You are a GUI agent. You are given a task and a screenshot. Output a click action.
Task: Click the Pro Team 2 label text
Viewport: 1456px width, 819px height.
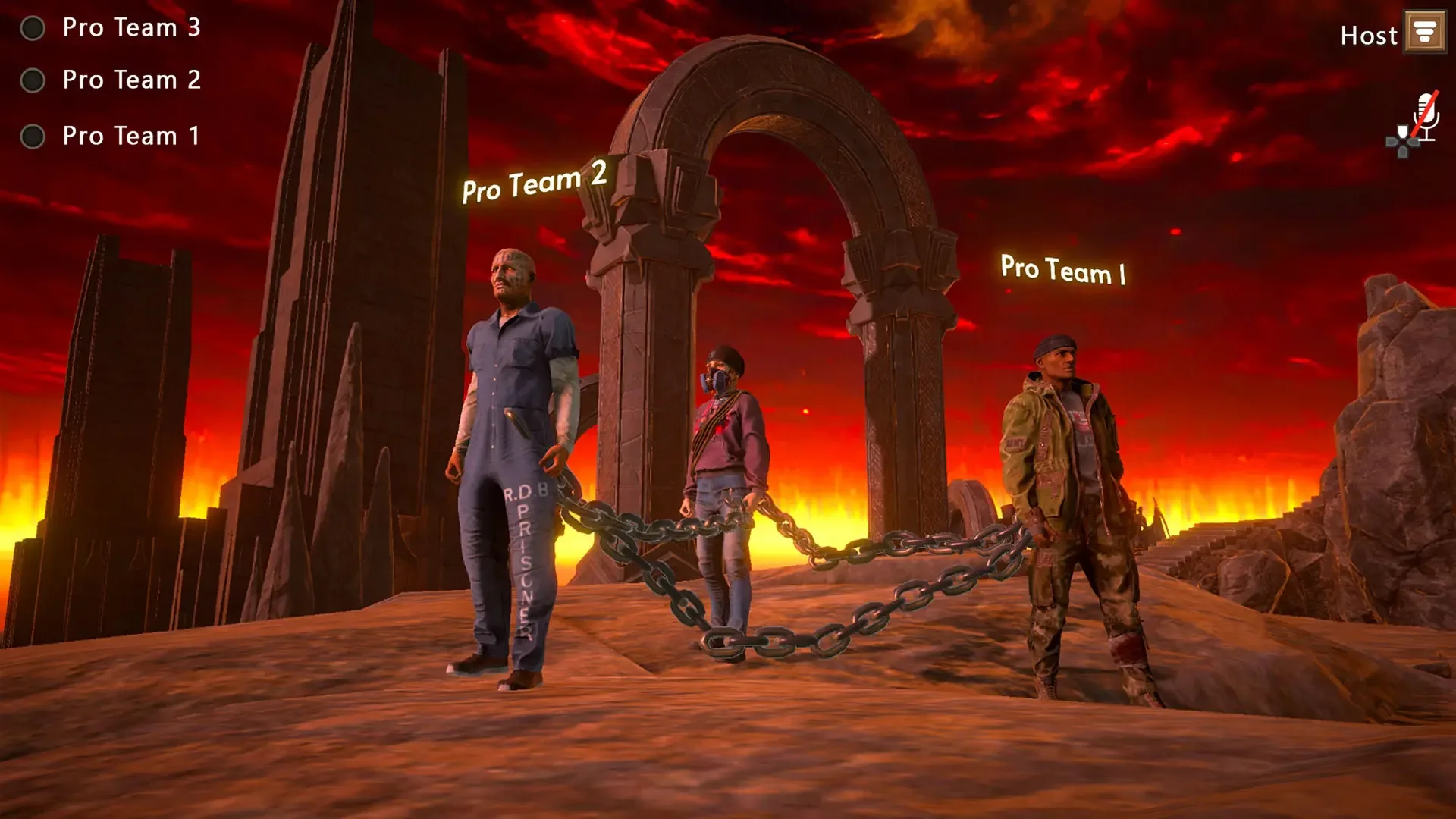pyautogui.click(x=130, y=80)
